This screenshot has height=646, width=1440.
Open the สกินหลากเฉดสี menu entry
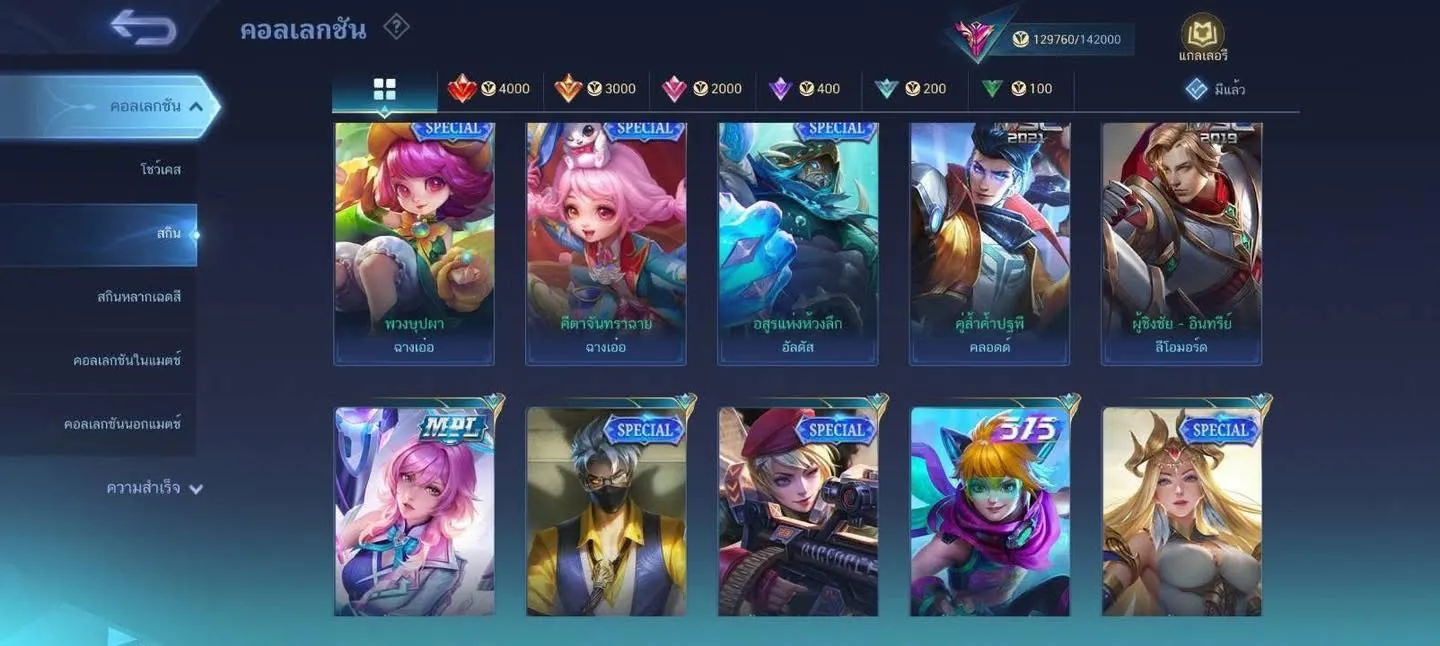pos(139,297)
